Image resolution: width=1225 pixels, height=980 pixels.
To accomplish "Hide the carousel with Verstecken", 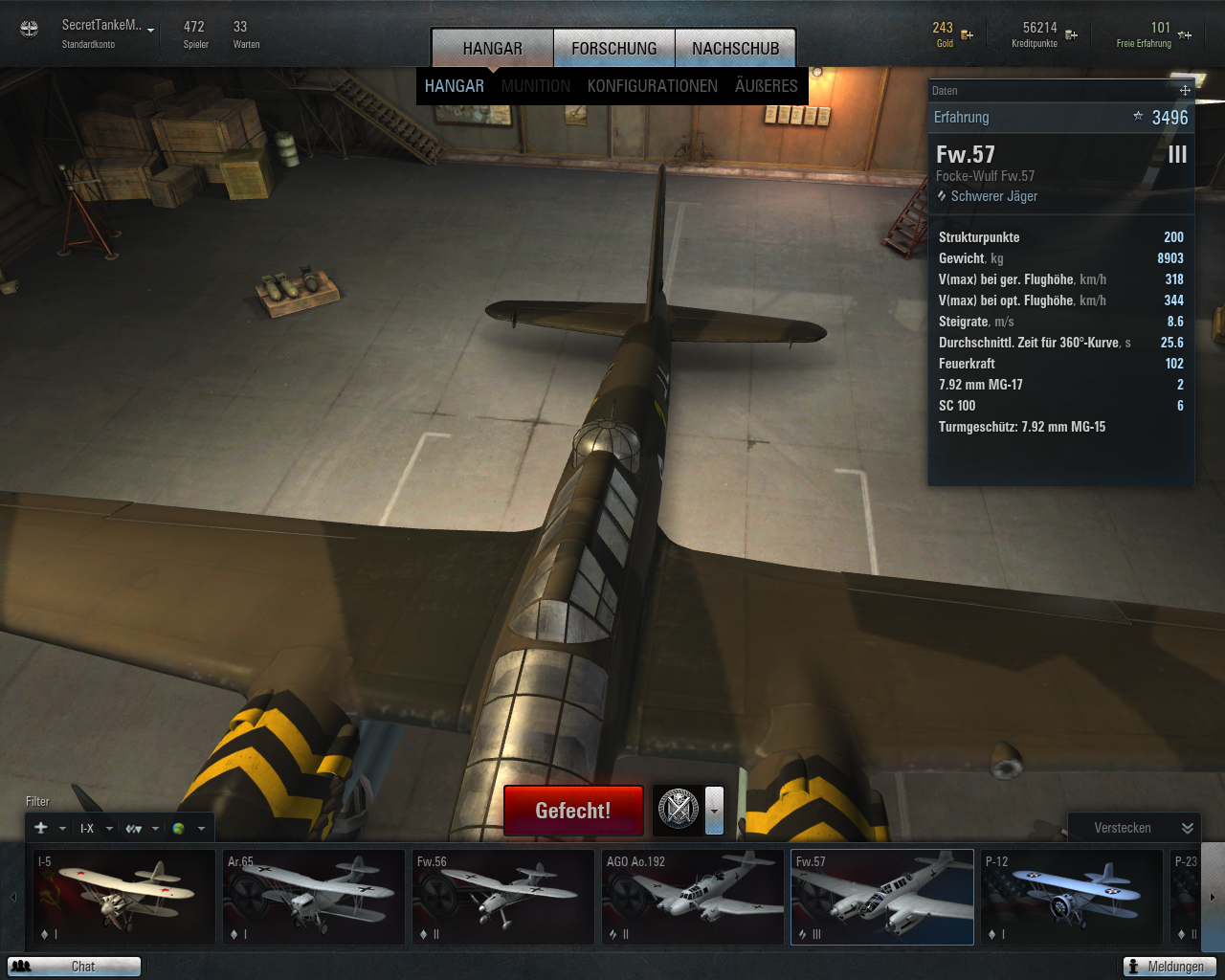I will coord(1134,828).
